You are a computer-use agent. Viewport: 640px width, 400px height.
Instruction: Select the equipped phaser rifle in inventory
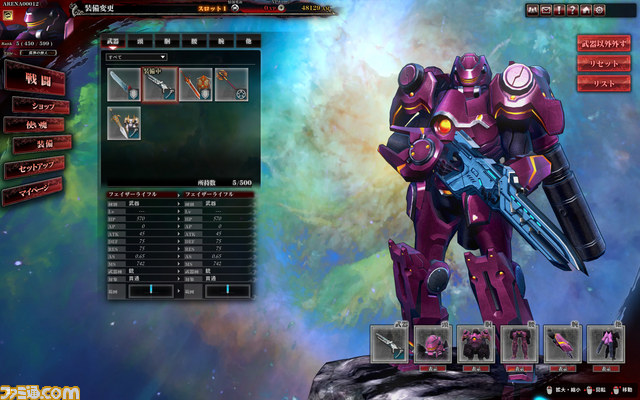(159, 84)
